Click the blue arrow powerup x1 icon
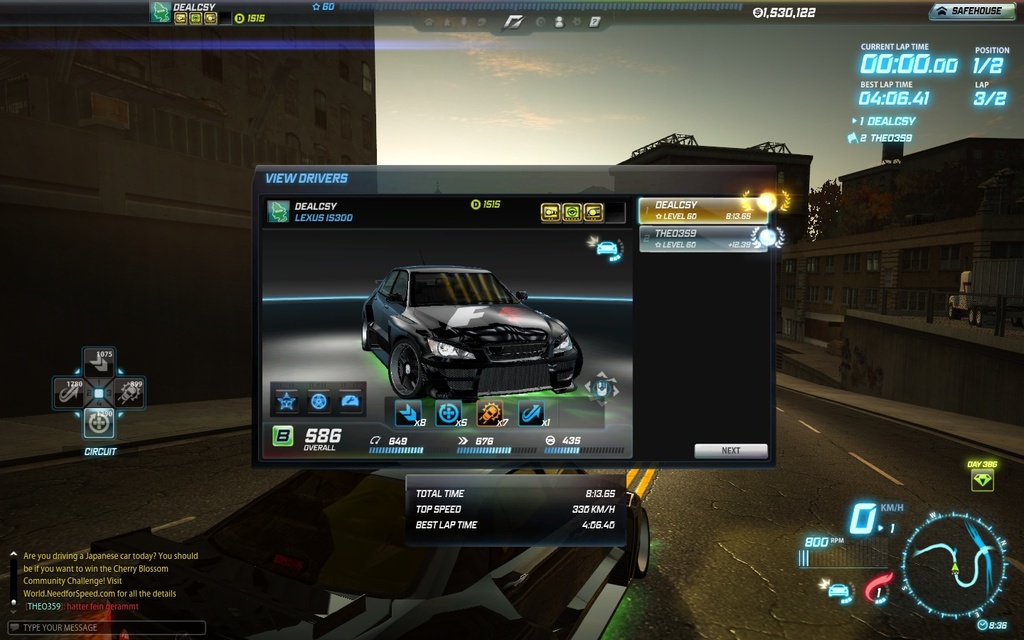 pos(530,412)
